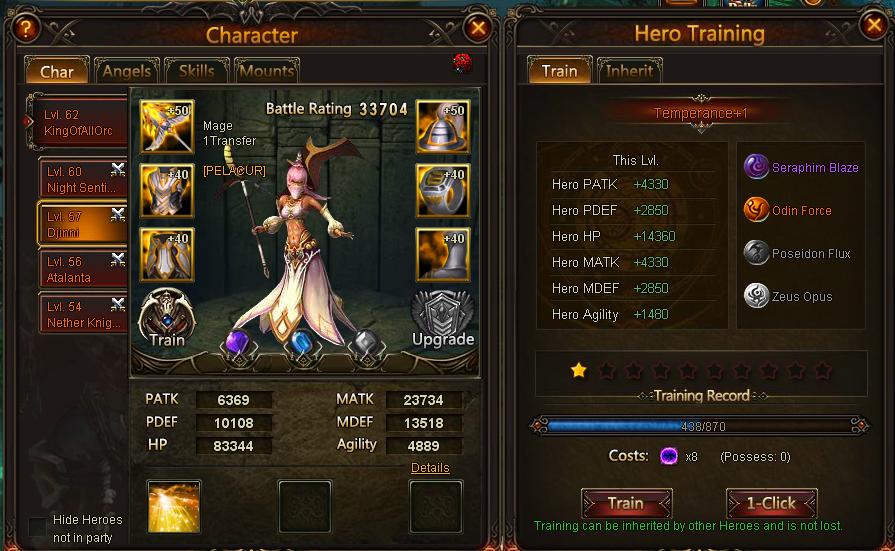This screenshot has width=895, height=551.
Task: Close the Character window
Action: click(478, 28)
